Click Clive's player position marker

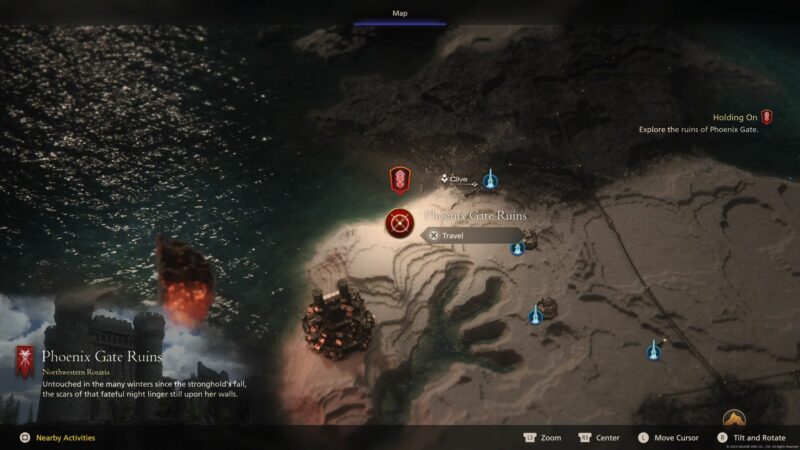coord(445,179)
